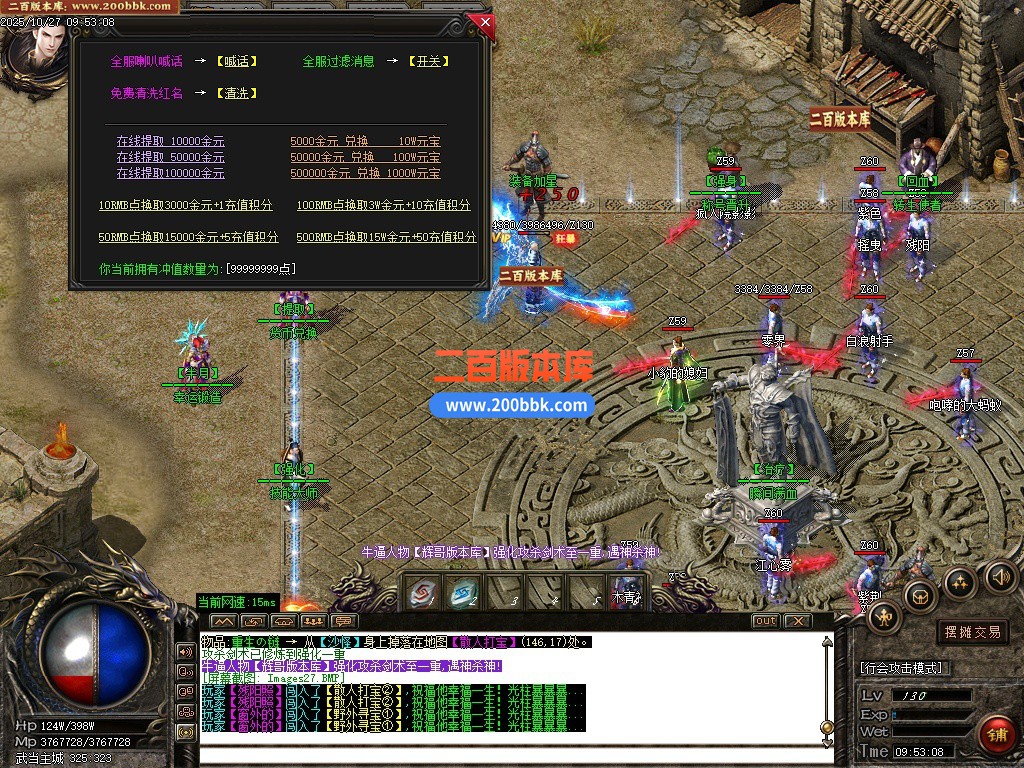Click the 【喊话】 server shout link
This screenshot has width=1024, height=768.
(236, 61)
